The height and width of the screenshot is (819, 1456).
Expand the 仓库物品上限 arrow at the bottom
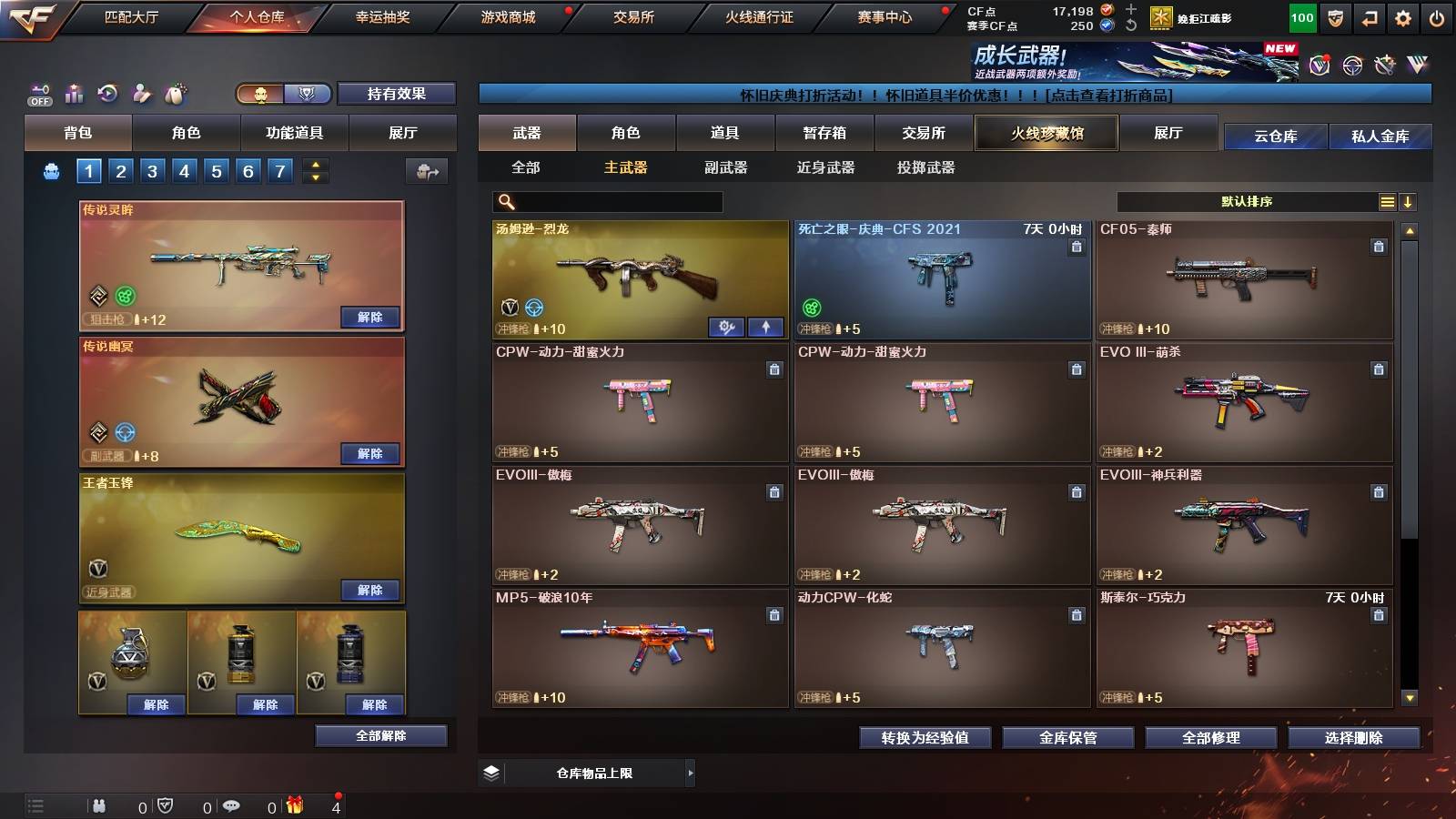(x=692, y=772)
